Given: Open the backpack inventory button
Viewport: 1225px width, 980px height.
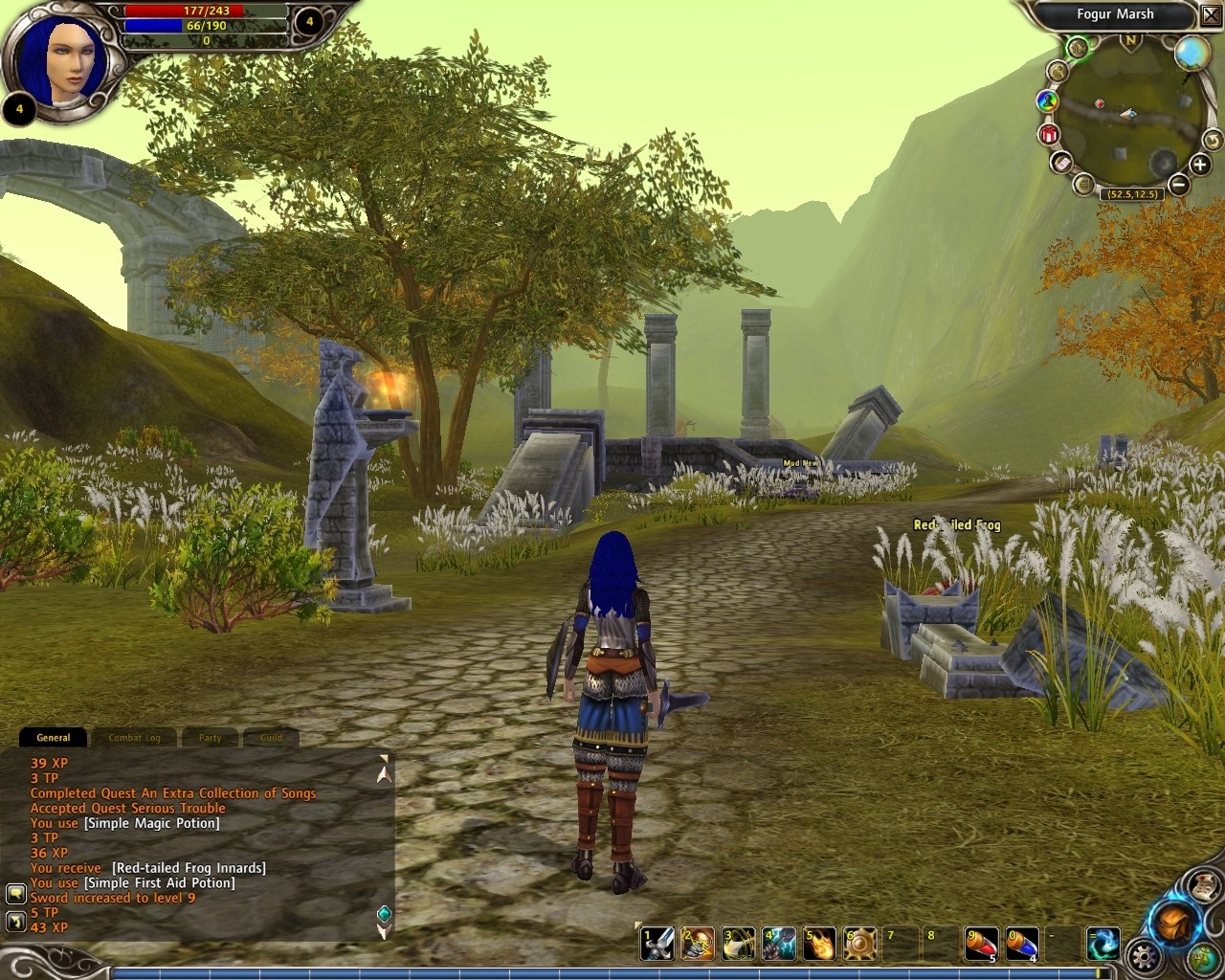Looking at the screenshot, I should coord(1173,923).
